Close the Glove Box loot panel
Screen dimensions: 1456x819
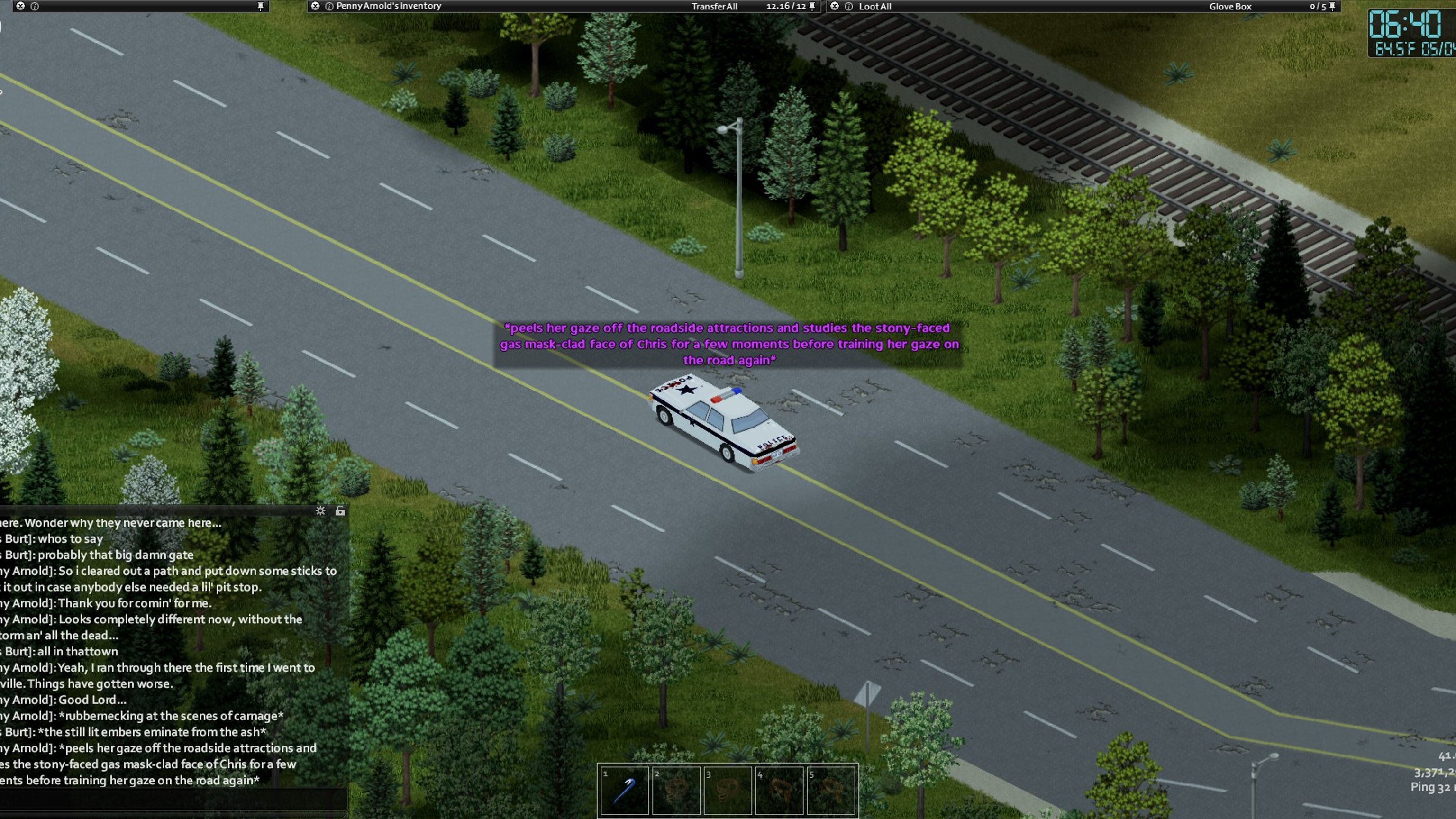[x=835, y=6]
